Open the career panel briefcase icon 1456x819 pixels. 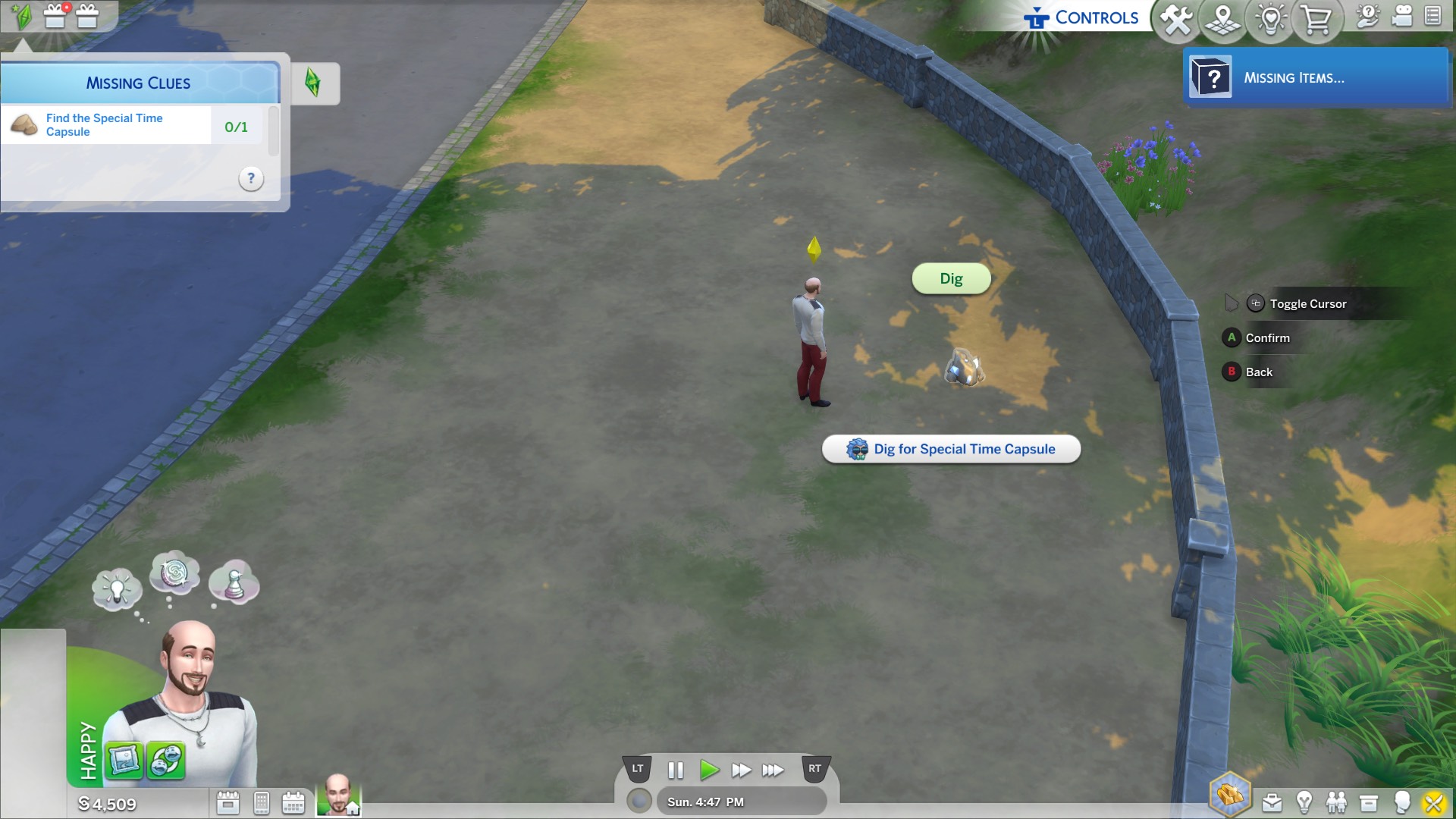(1272, 802)
